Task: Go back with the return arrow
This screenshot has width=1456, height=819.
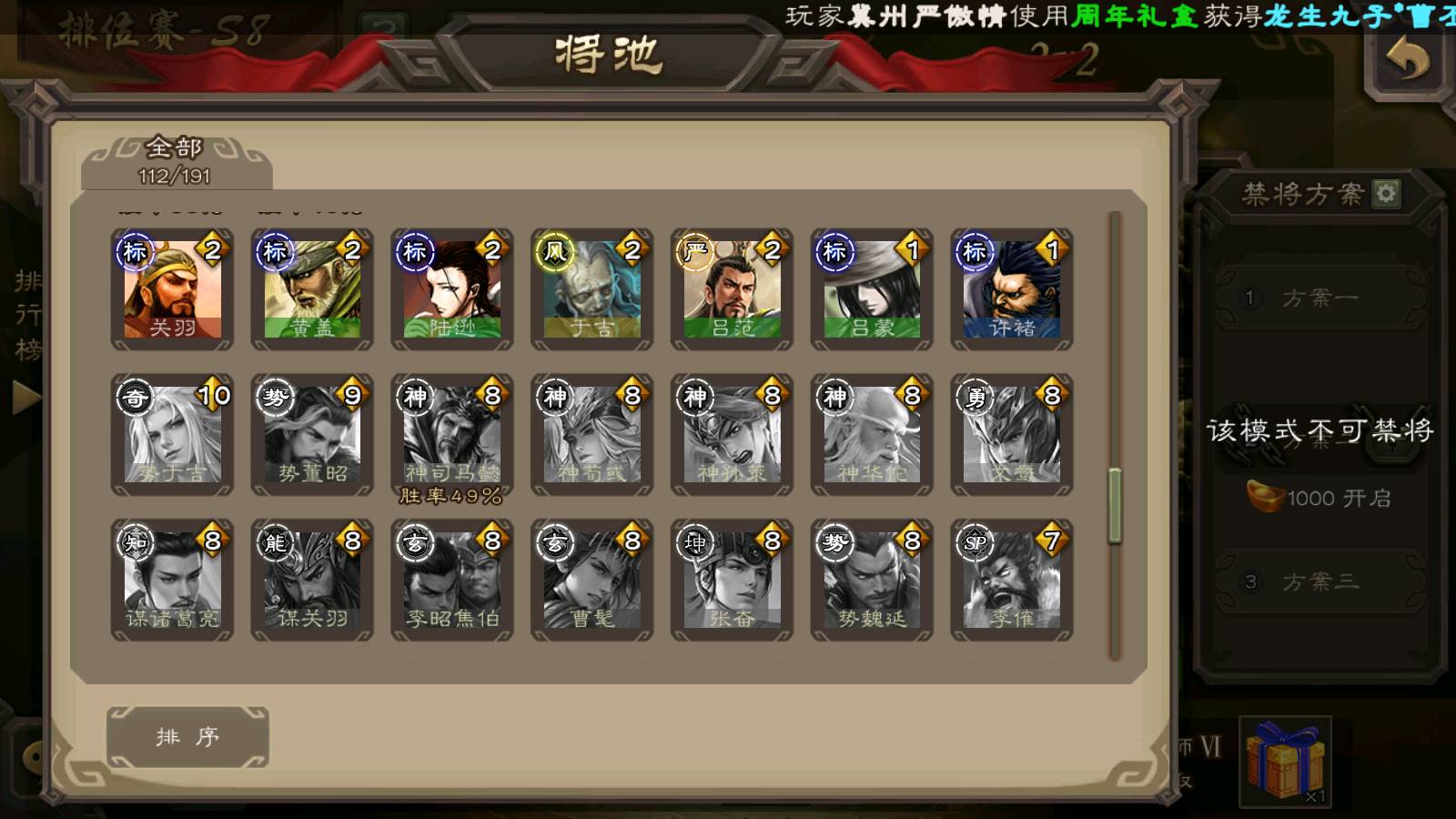Action: tap(1407, 61)
